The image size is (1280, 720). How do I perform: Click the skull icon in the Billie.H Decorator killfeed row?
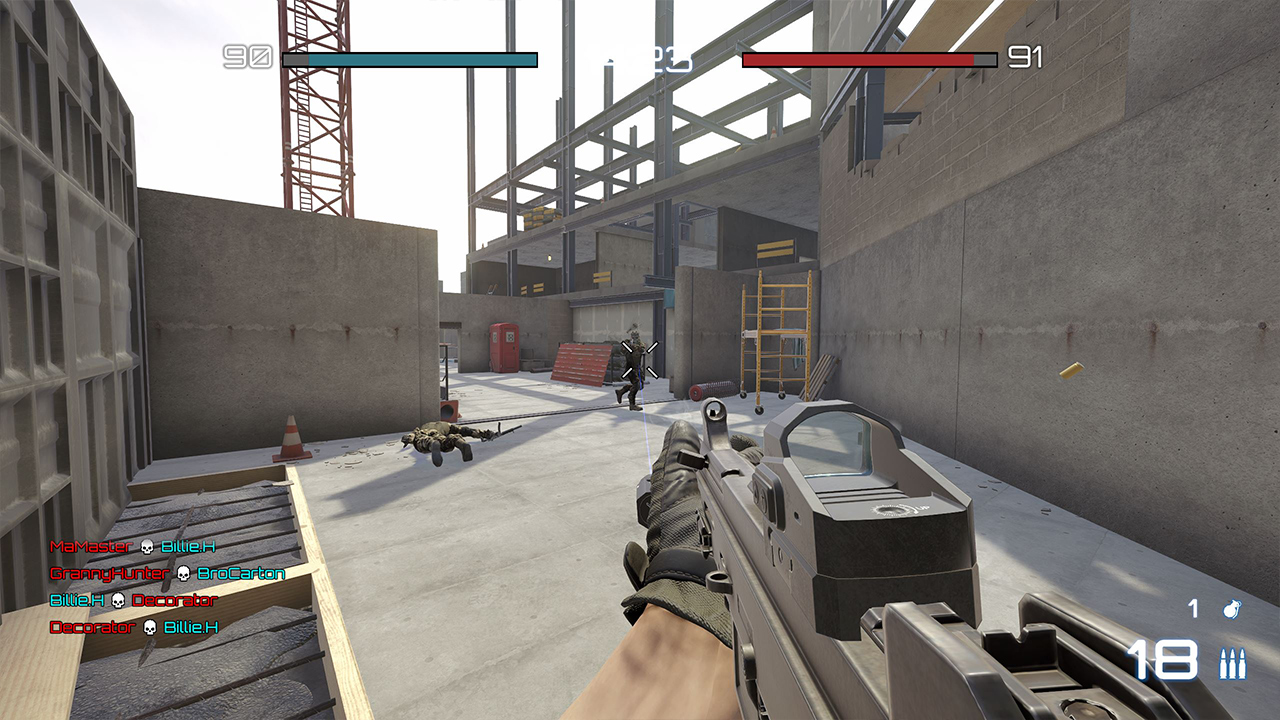pos(117,600)
